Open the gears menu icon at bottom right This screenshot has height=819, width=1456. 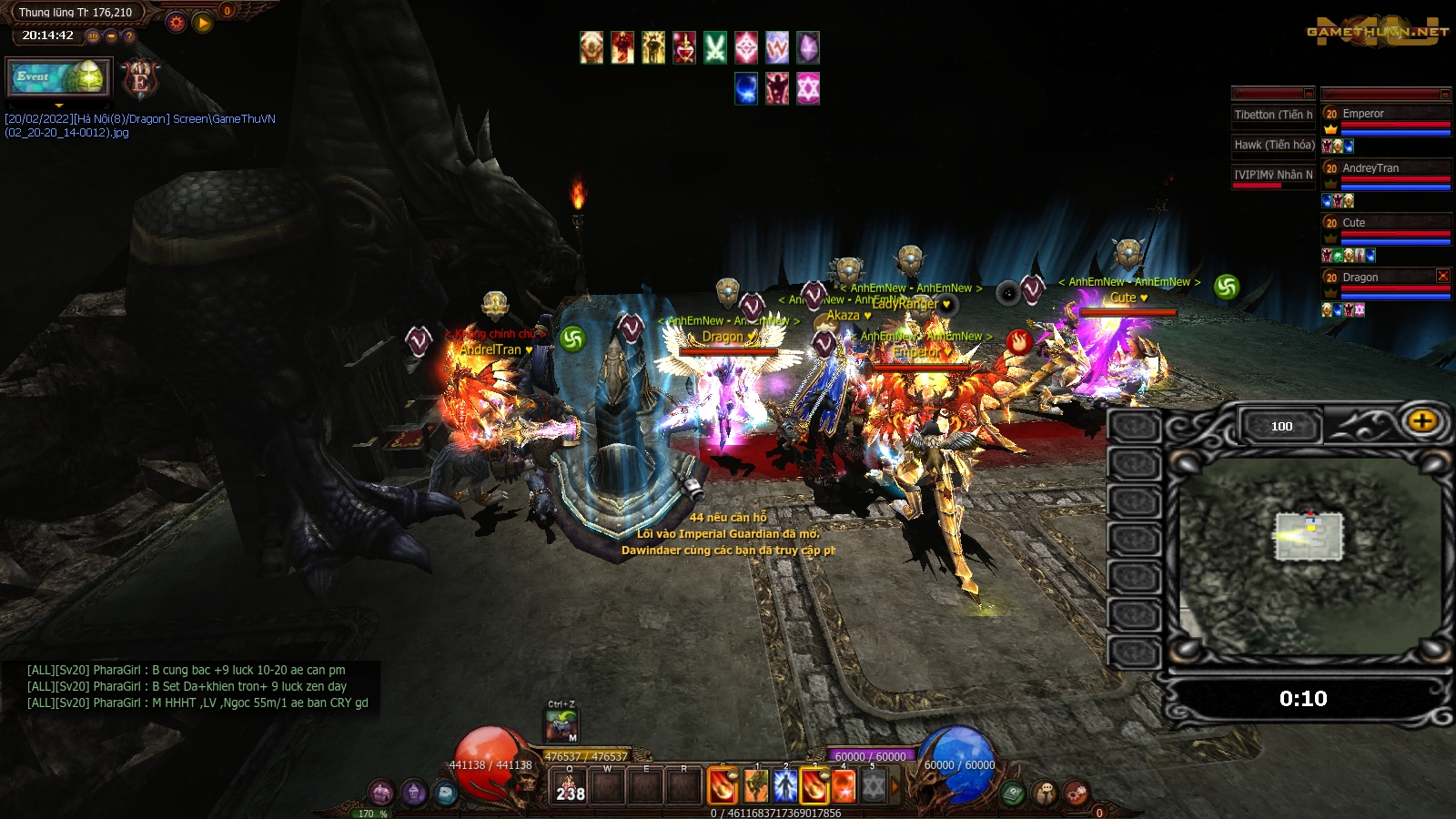click(1076, 794)
